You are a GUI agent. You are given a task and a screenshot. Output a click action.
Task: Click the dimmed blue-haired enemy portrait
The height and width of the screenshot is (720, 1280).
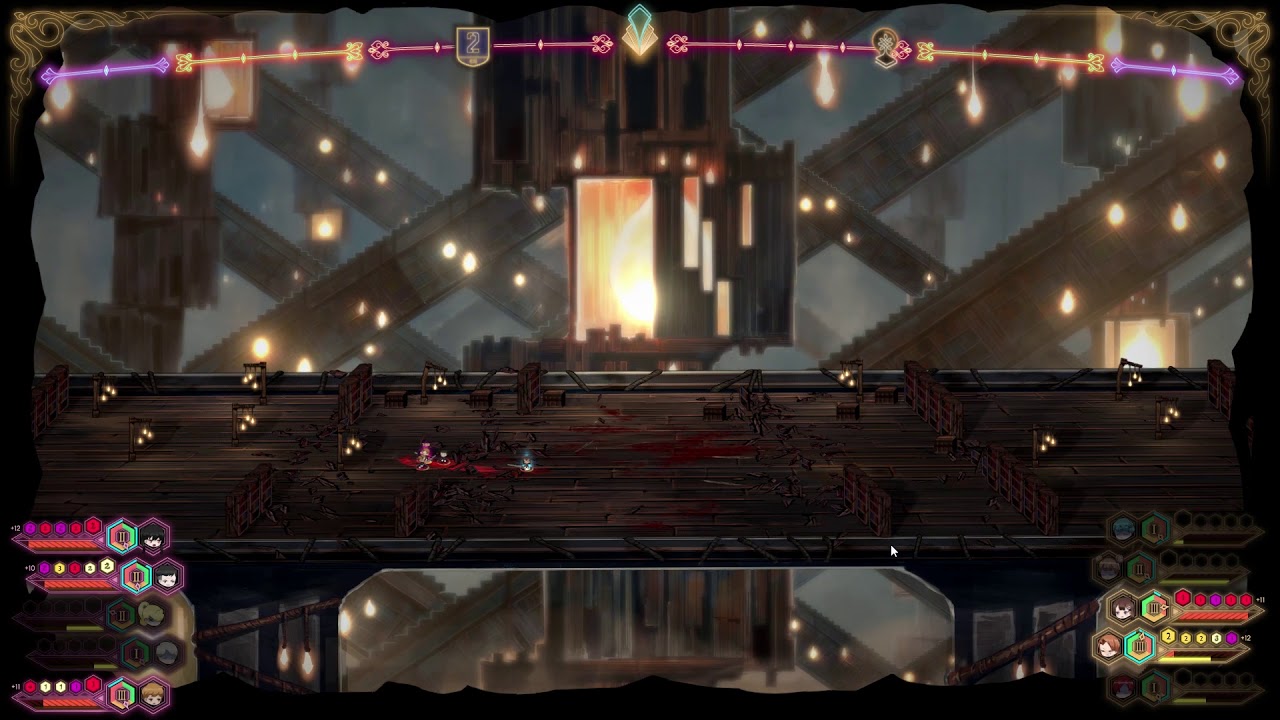tap(1123, 529)
